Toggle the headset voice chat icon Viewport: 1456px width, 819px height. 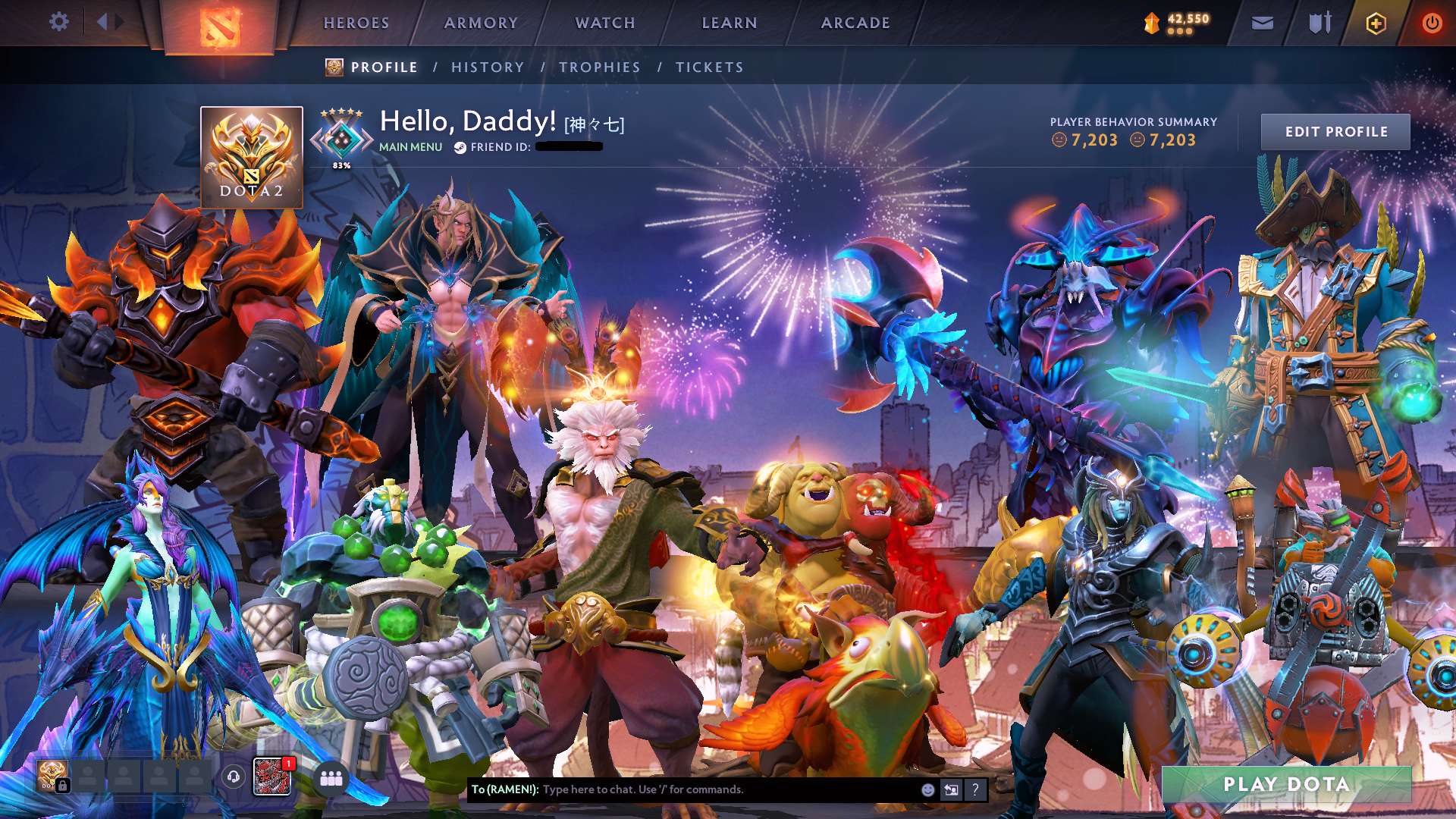[x=232, y=778]
